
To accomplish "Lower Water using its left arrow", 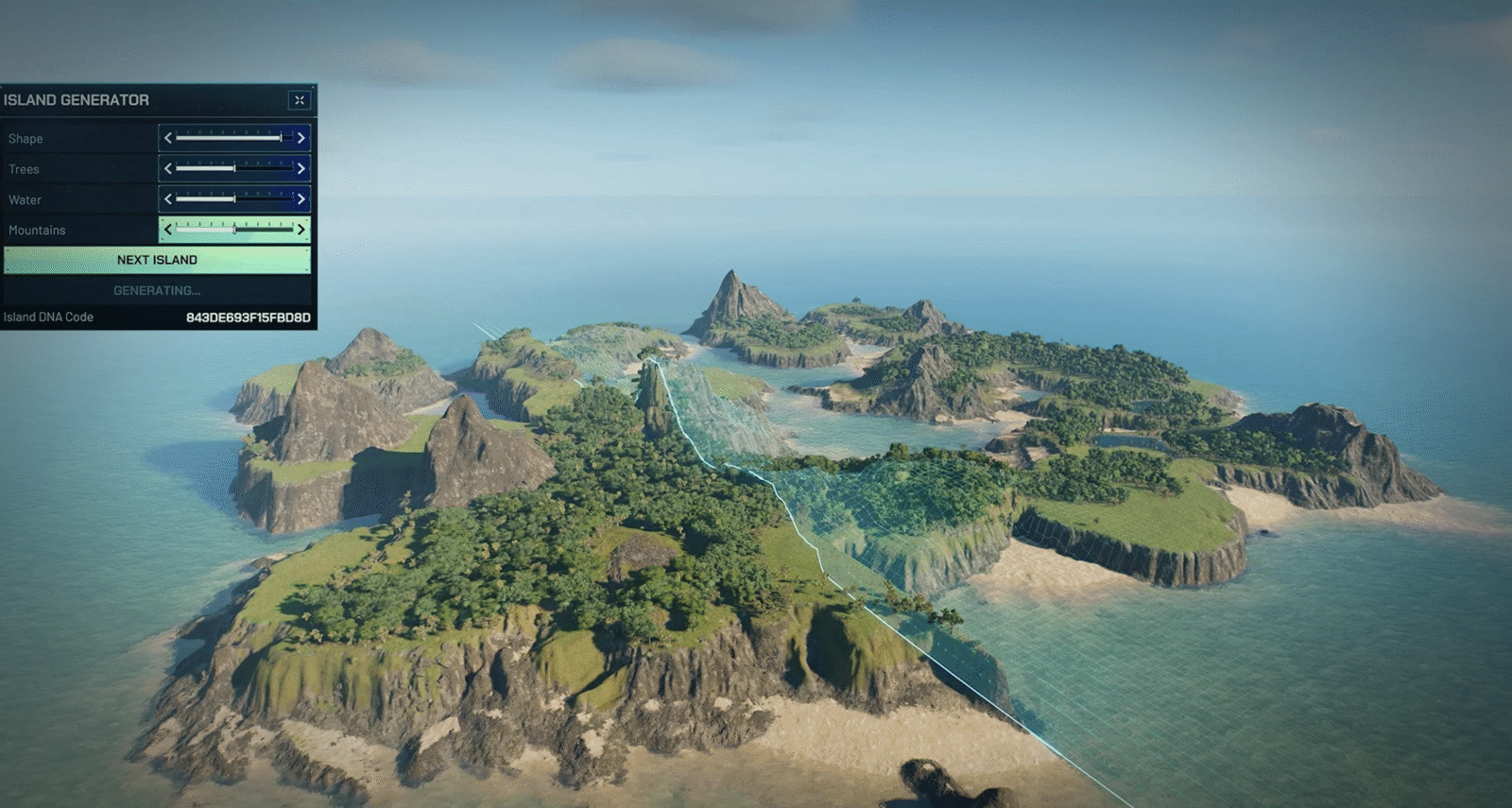I will pos(168,199).
